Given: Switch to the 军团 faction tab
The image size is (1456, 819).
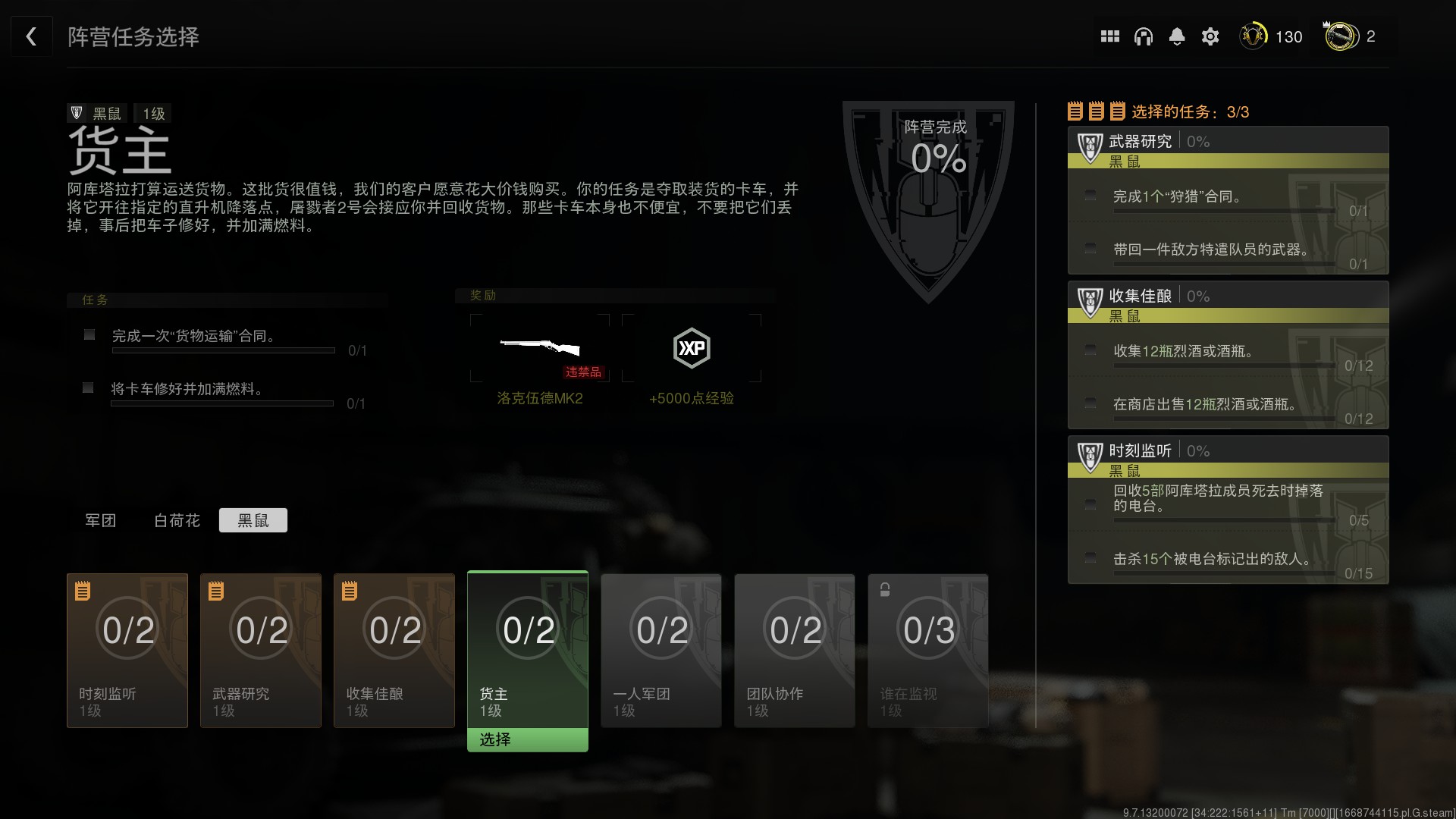Looking at the screenshot, I should click(100, 520).
